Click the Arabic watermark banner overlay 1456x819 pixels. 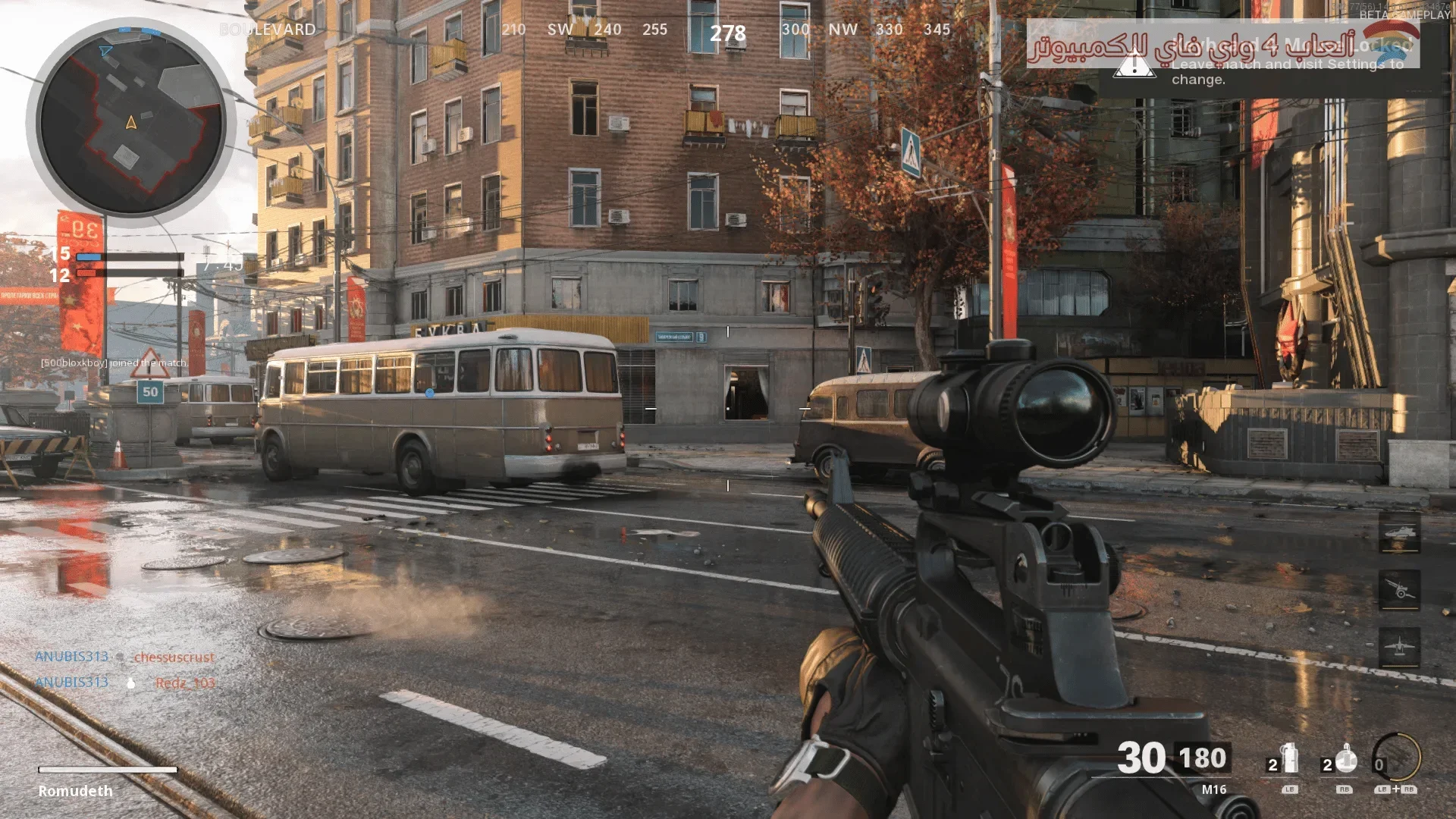(x=1222, y=44)
